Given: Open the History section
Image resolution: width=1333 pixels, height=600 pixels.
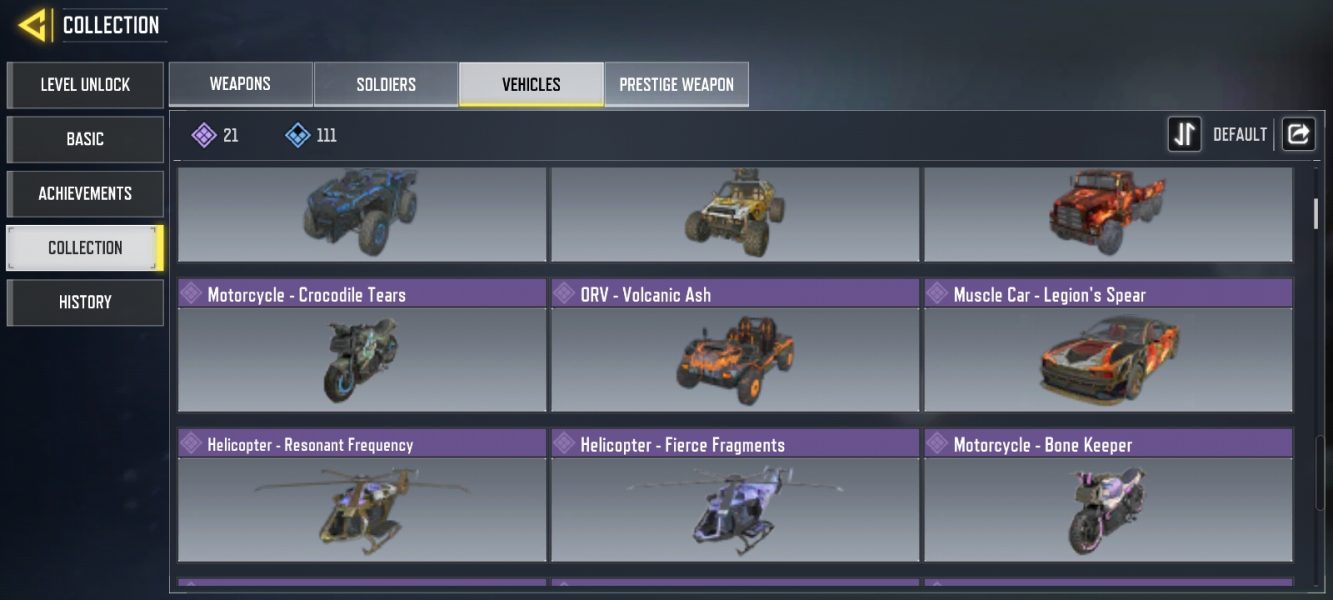Looking at the screenshot, I should point(85,302).
